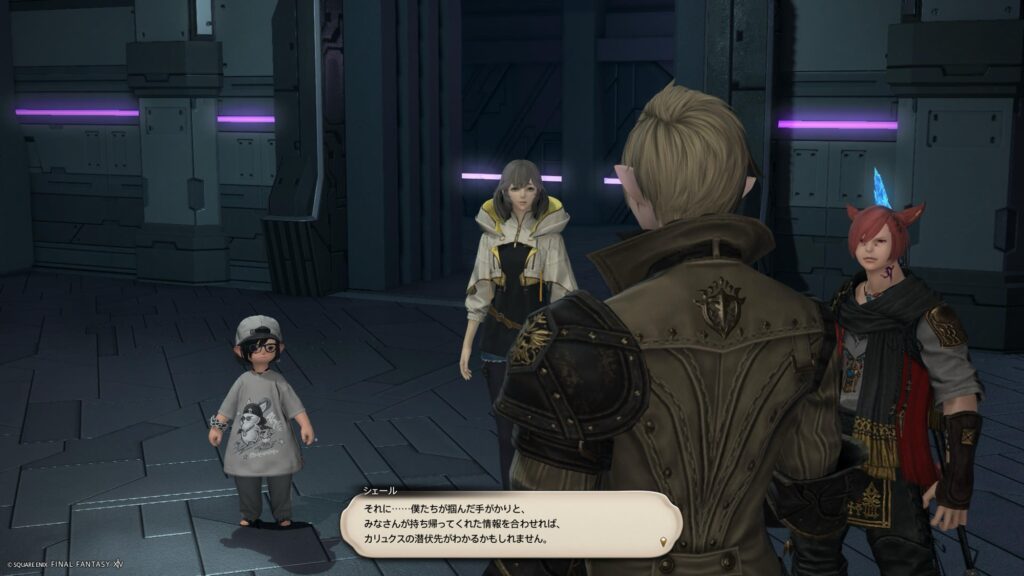This screenshot has width=1024, height=576.
Task: Click the orange advance marker in the dialogue box
Action: pos(663,543)
